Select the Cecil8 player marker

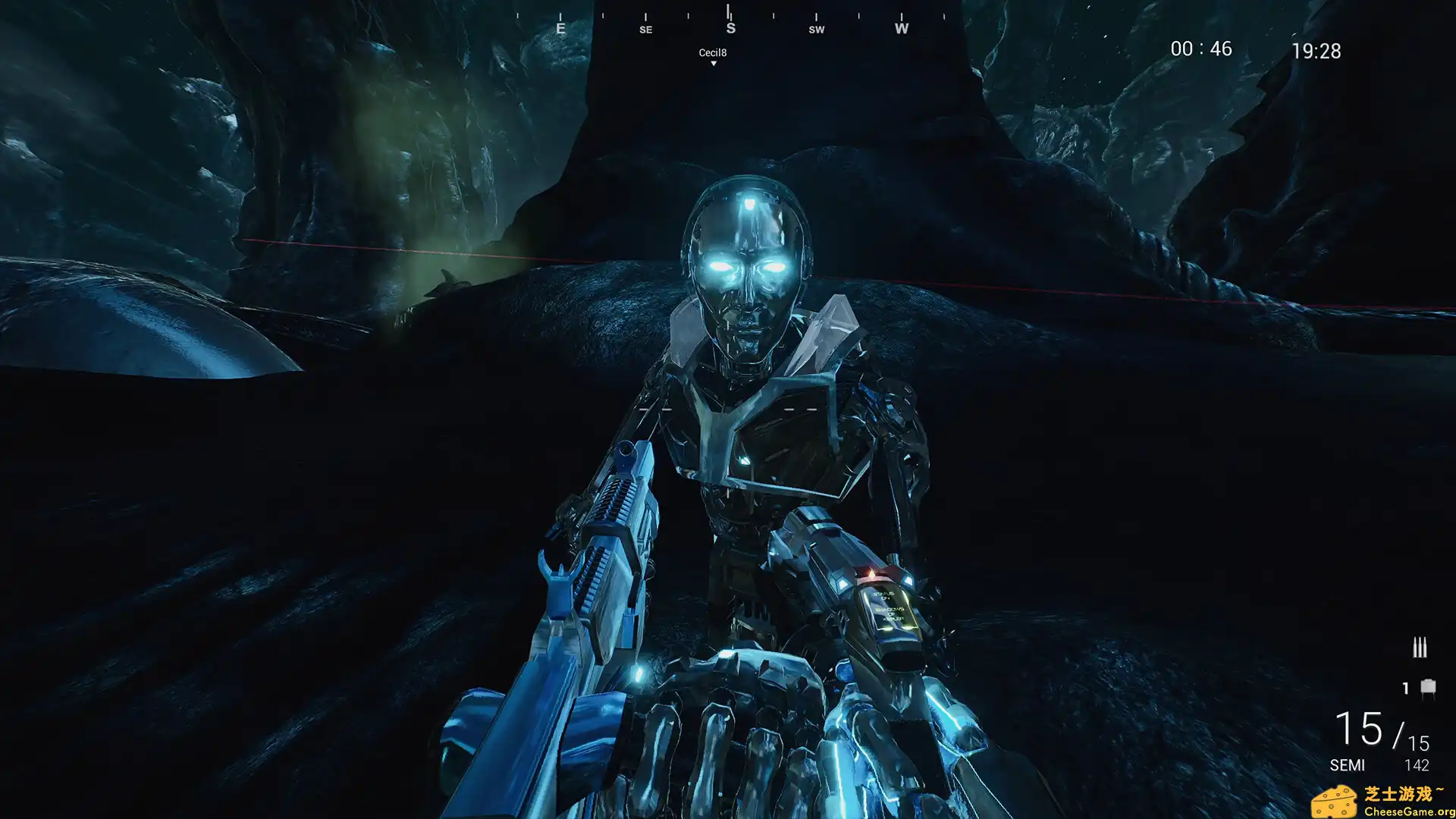point(713,55)
